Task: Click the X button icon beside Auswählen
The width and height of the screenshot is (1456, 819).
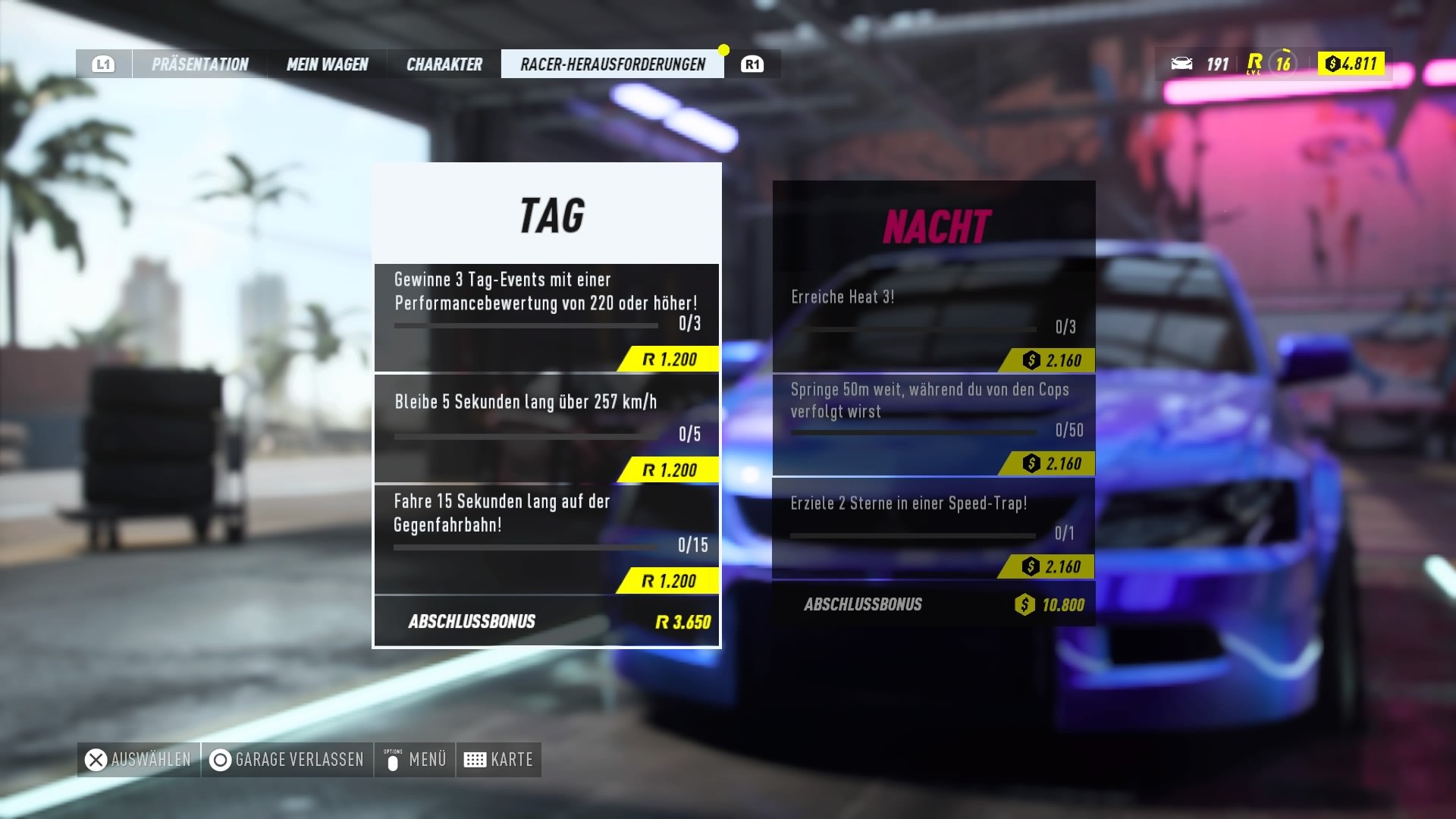Action: (x=94, y=759)
